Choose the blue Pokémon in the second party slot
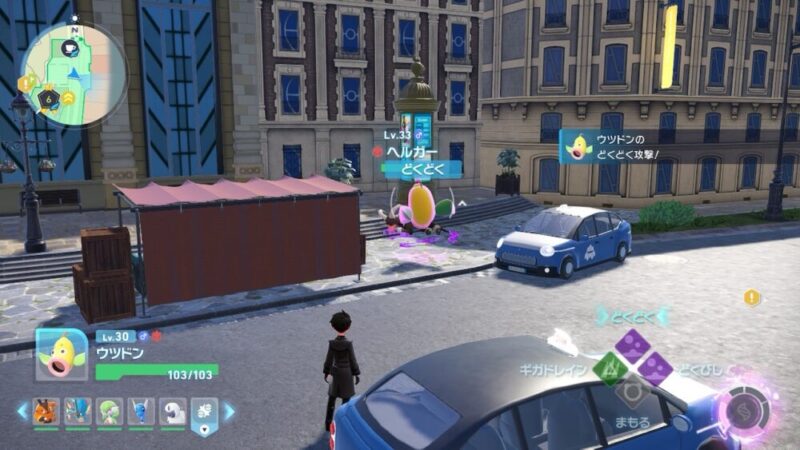 76,411
